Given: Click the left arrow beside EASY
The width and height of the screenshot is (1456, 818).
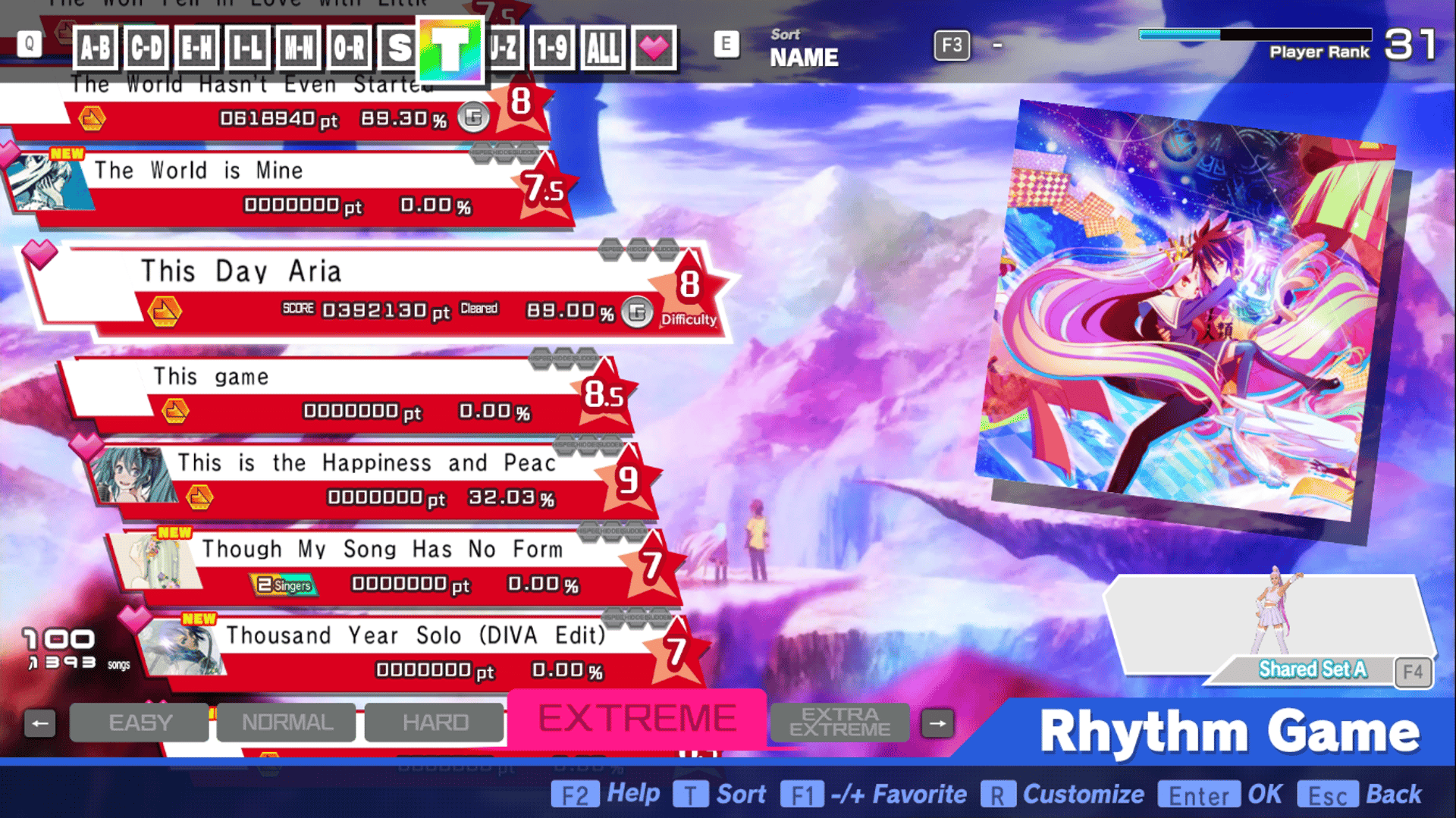Looking at the screenshot, I should pyautogui.click(x=41, y=722).
